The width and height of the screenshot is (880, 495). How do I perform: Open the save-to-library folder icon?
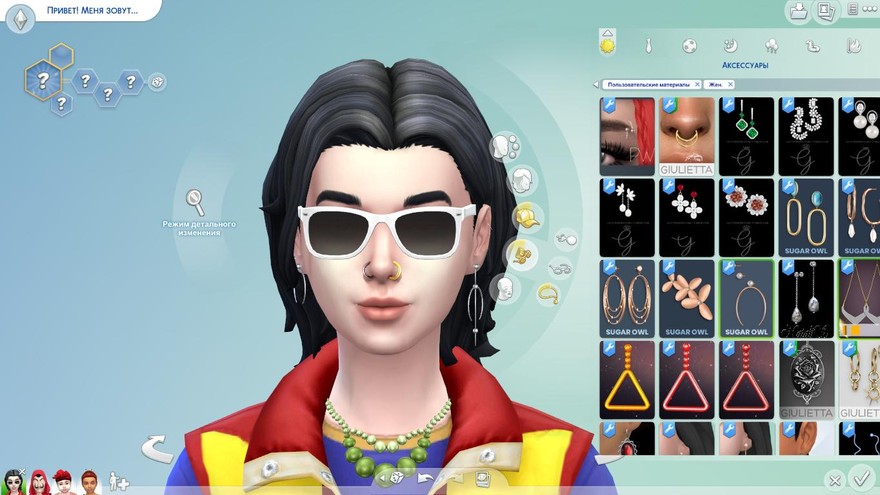click(x=798, y=11)
